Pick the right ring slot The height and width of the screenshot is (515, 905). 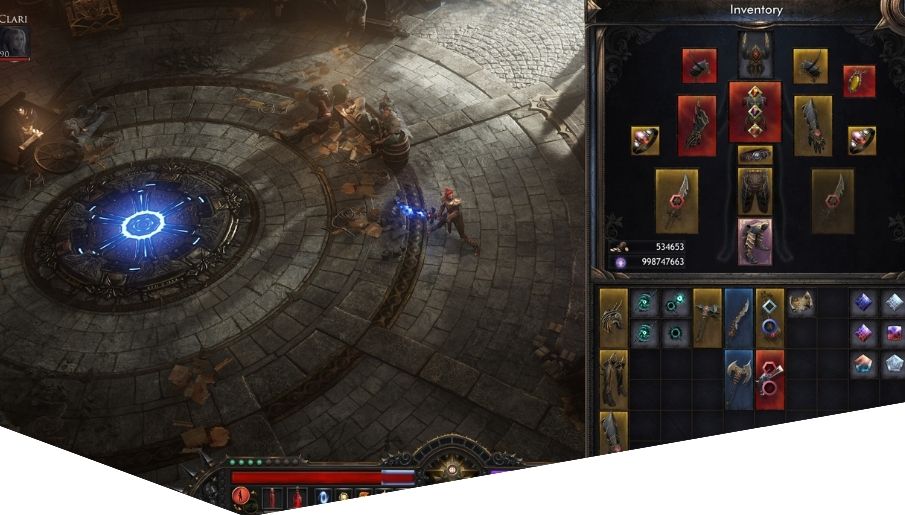point(862,140)
